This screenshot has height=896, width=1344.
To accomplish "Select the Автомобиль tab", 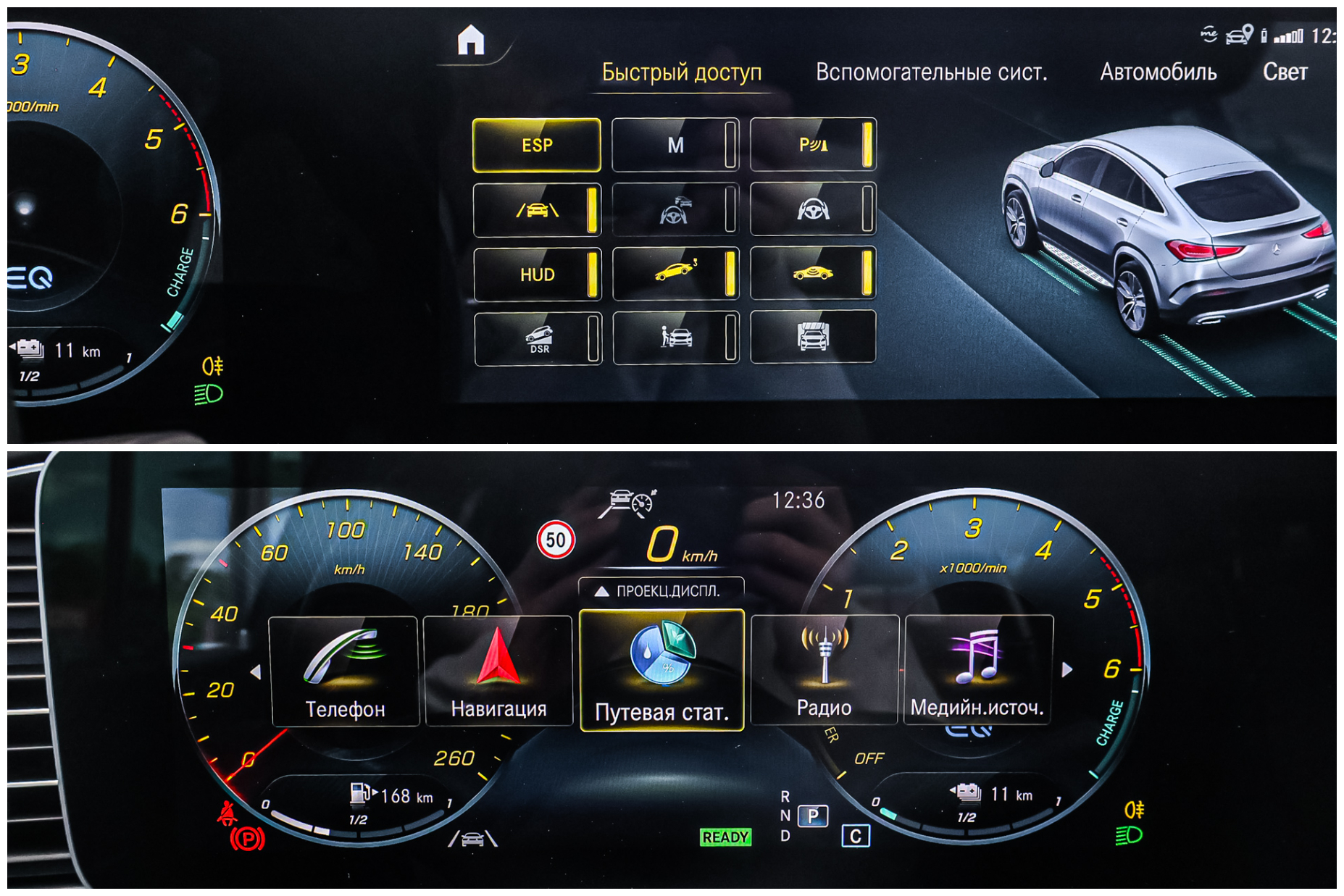I will [1158, 72].
